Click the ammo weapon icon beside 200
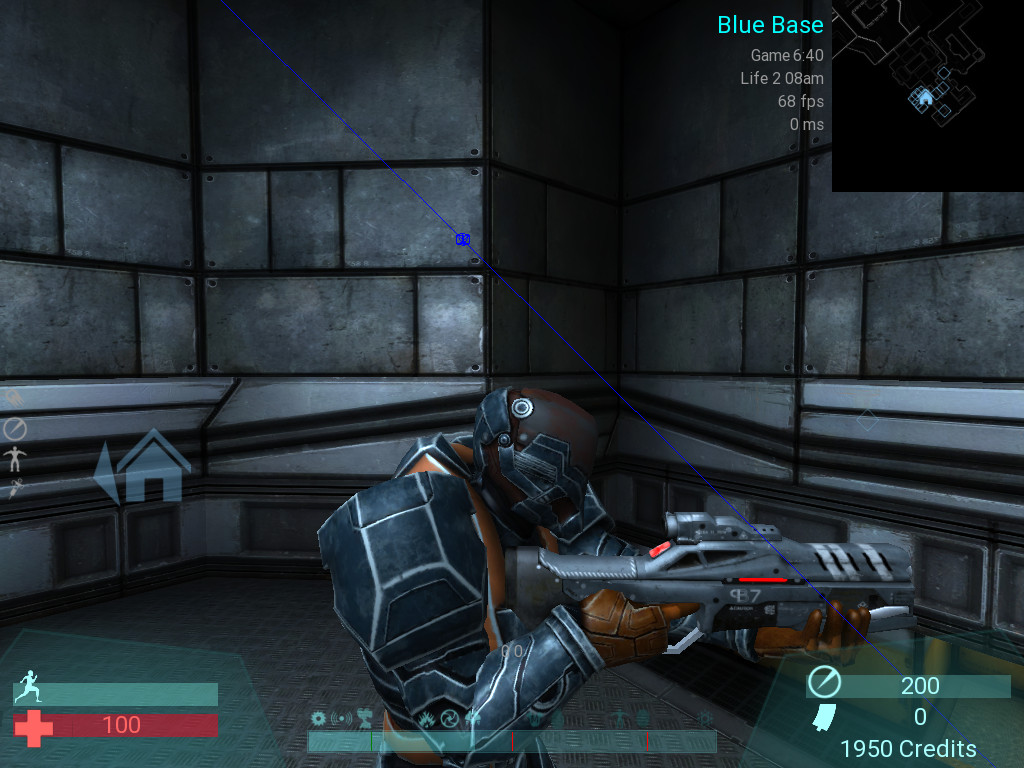 point(826,684)
